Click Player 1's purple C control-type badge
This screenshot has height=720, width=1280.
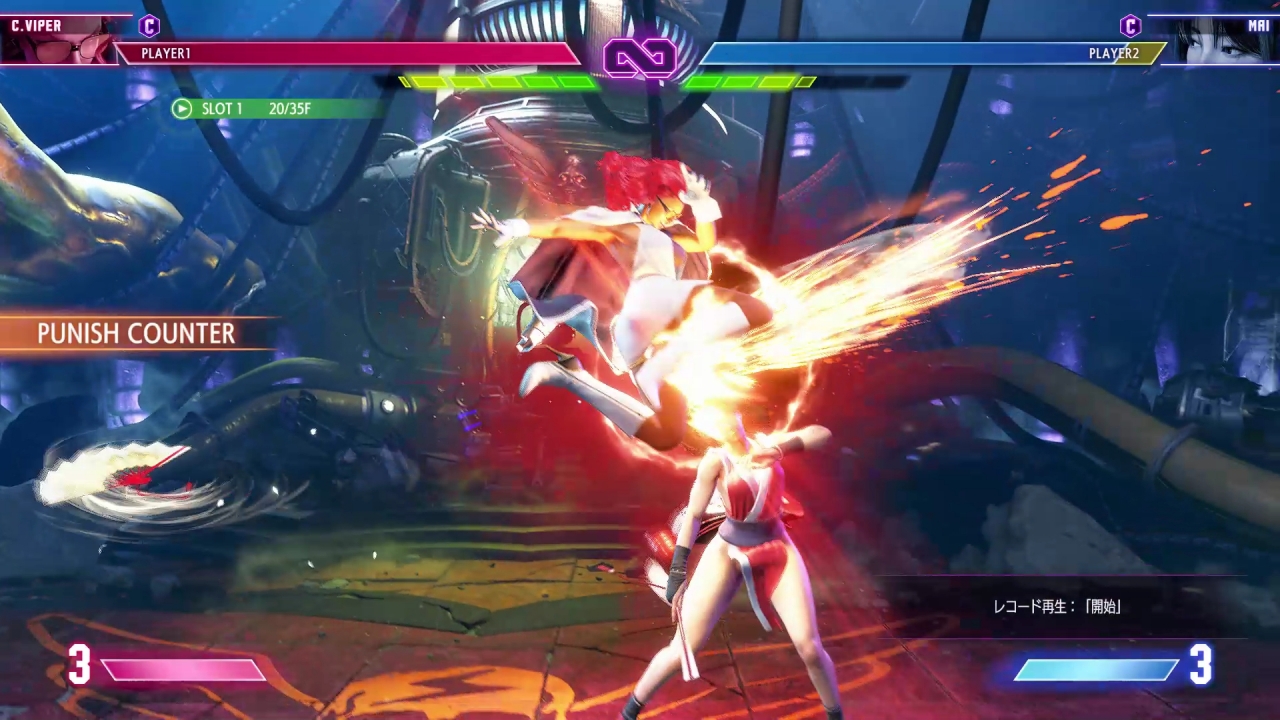[149, 26]
